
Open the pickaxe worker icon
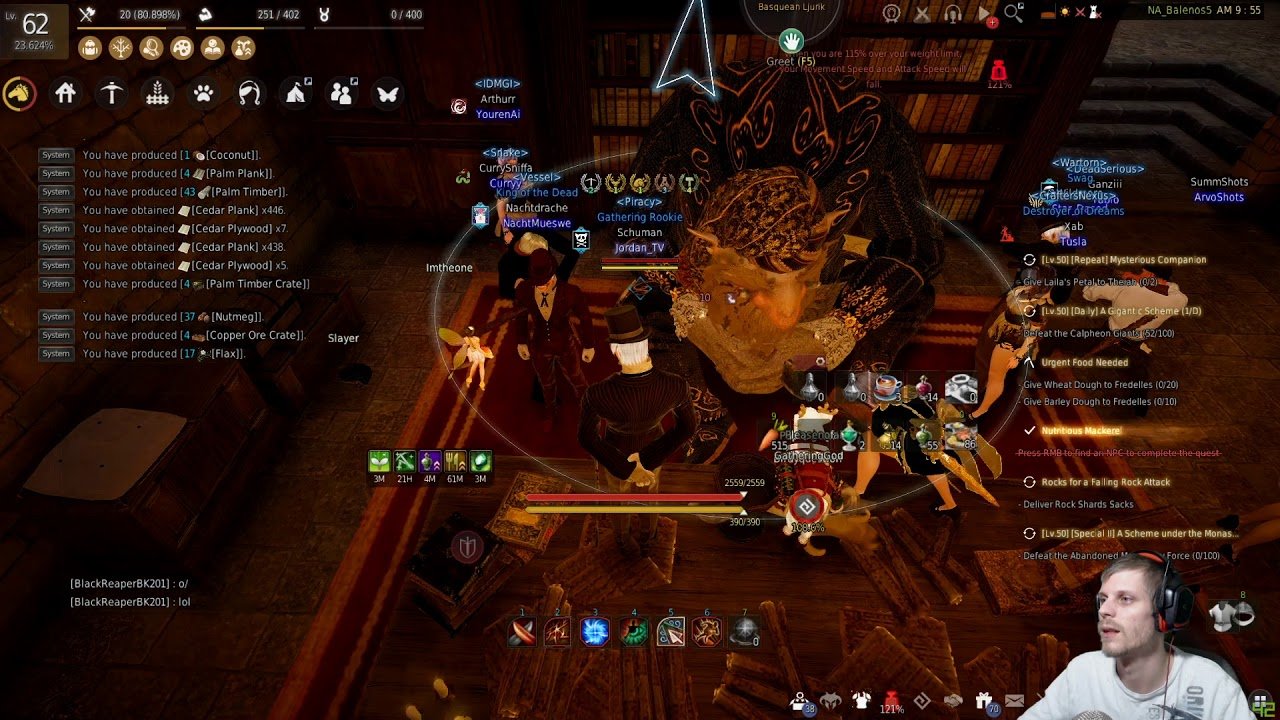[x=112, y=94]
